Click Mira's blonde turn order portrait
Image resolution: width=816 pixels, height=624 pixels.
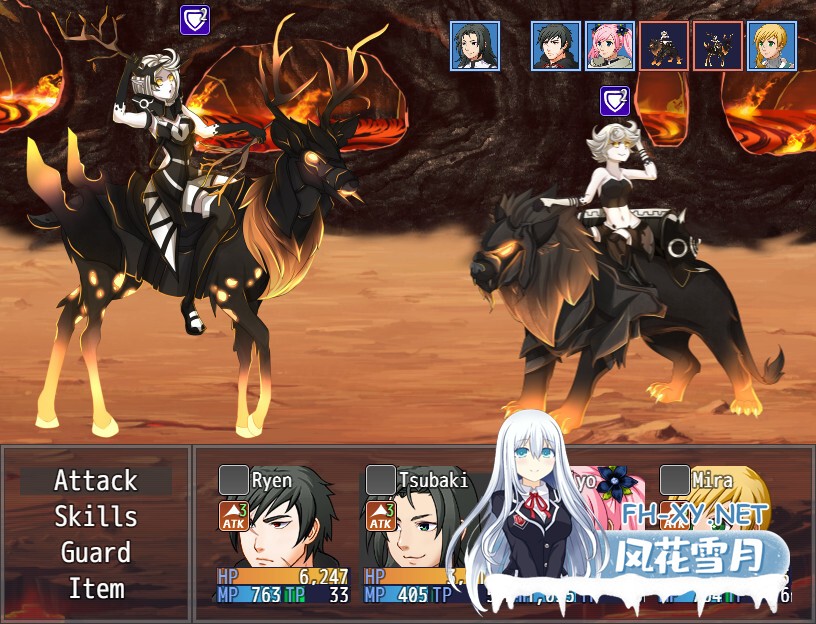(772, 46)
